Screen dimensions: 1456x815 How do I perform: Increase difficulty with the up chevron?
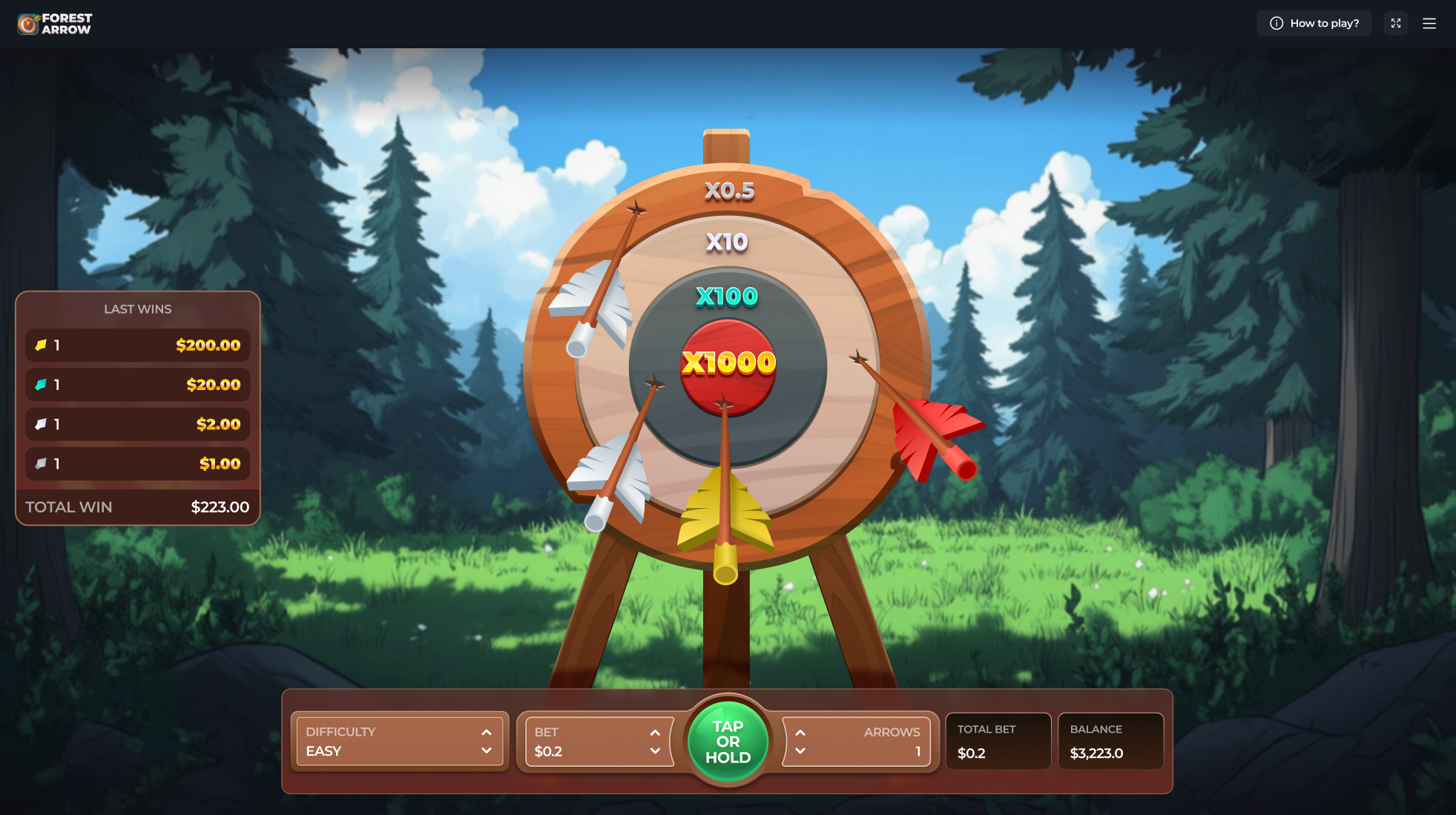(487, 731)
